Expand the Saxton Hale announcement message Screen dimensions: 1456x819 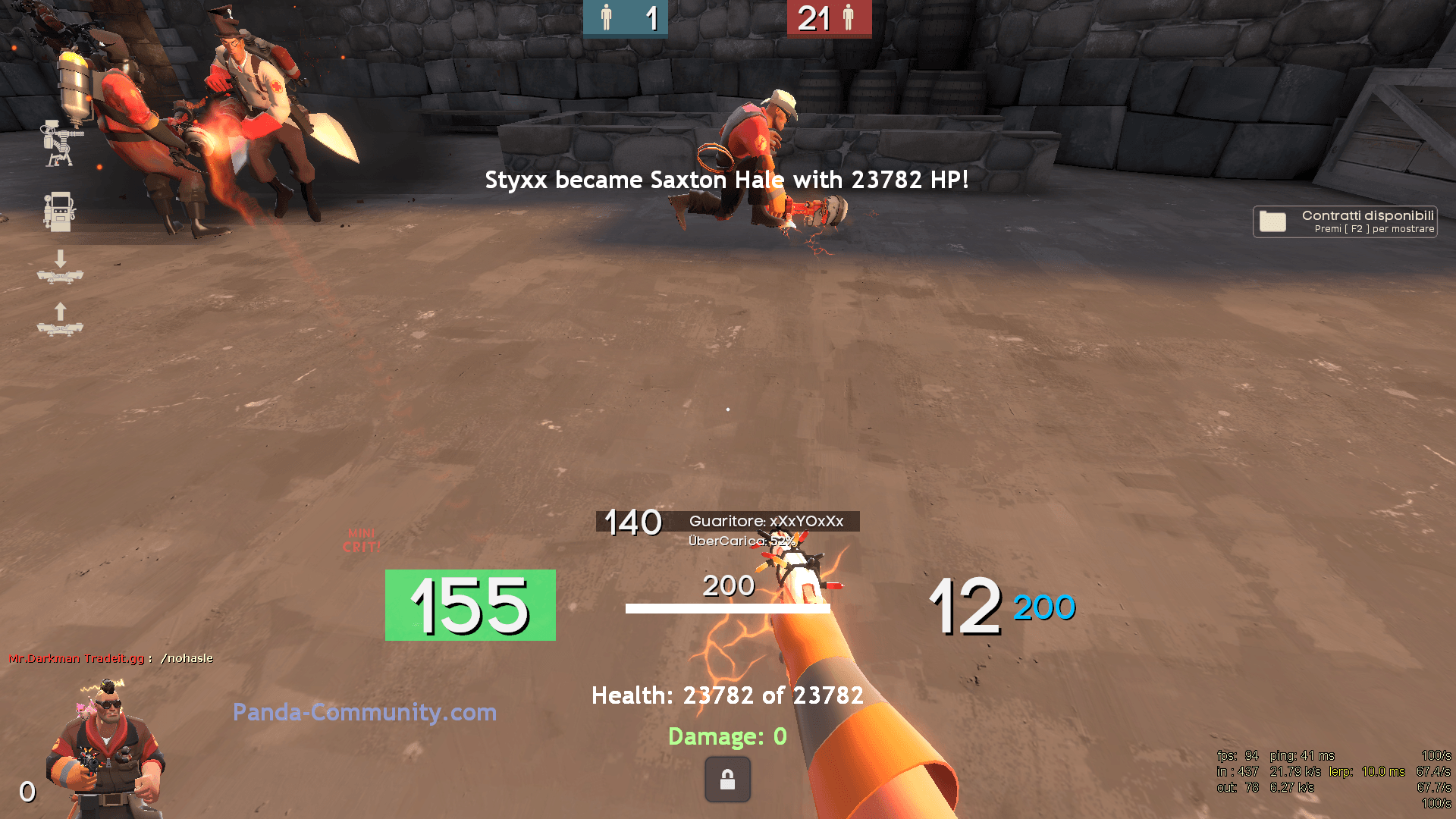coord(726,180)
